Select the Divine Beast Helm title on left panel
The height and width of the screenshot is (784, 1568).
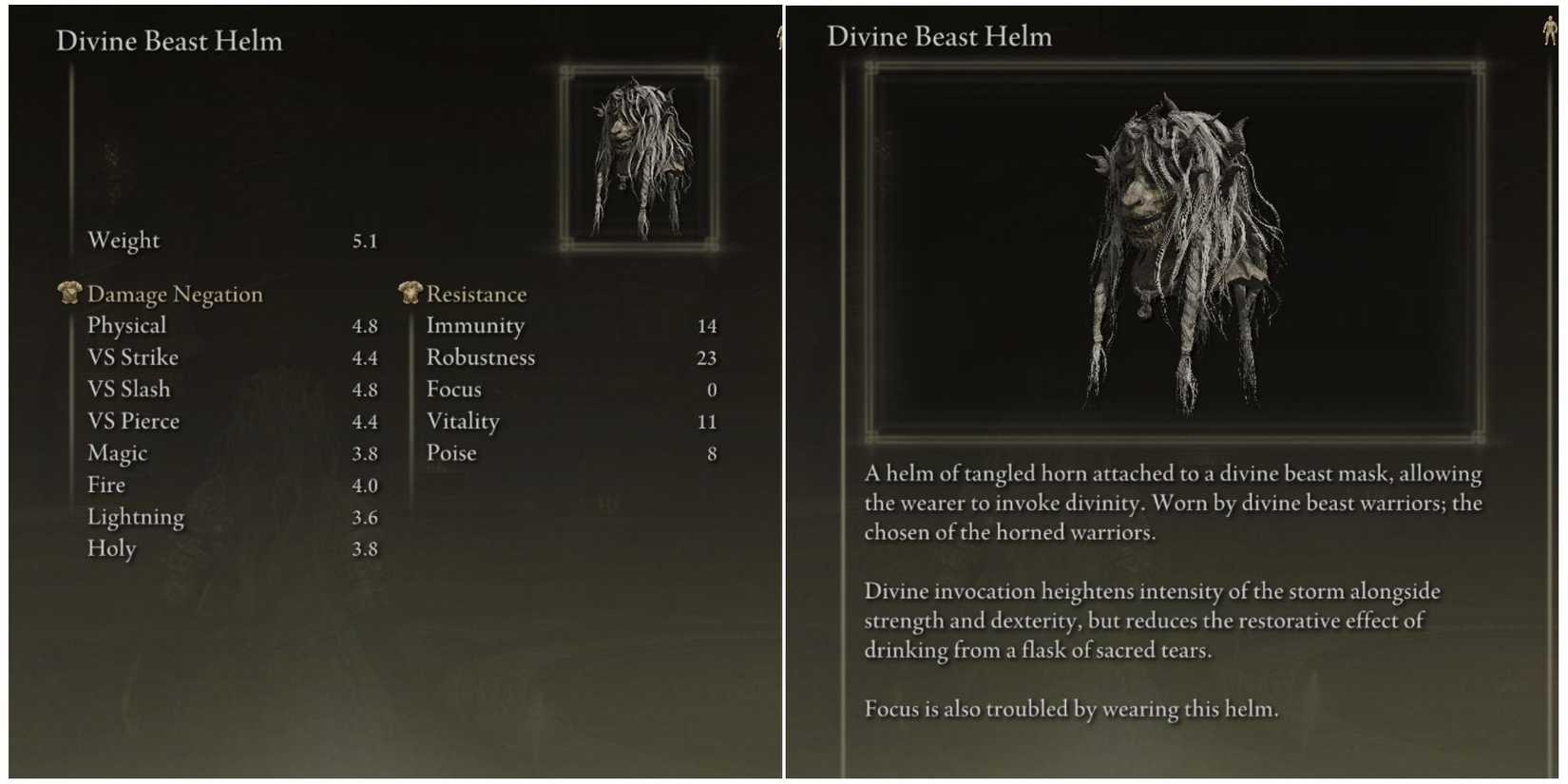click(169, 41)
